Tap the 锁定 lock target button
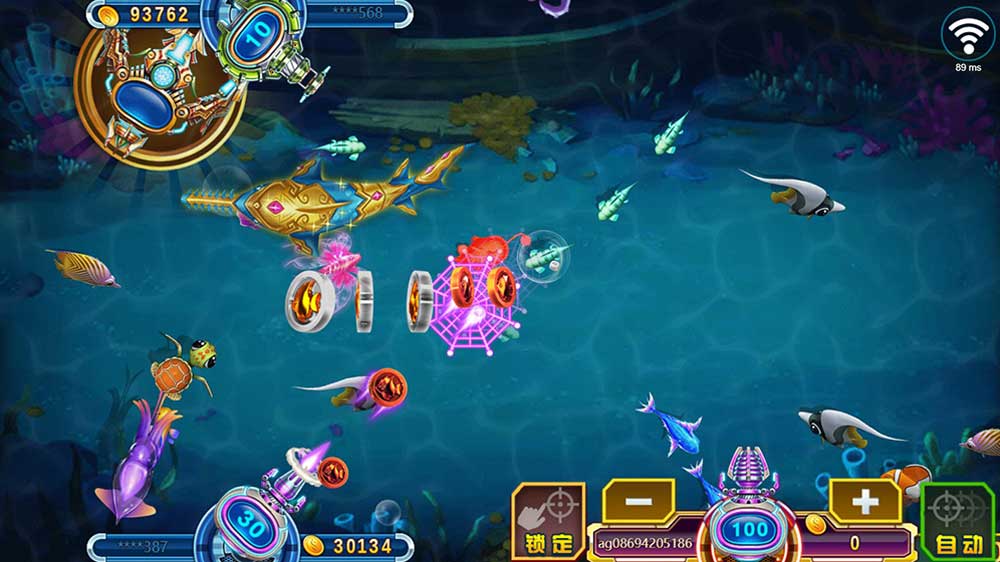Image resolution: width=1000 pixels, height=562 pixels. tap(548, 519)
